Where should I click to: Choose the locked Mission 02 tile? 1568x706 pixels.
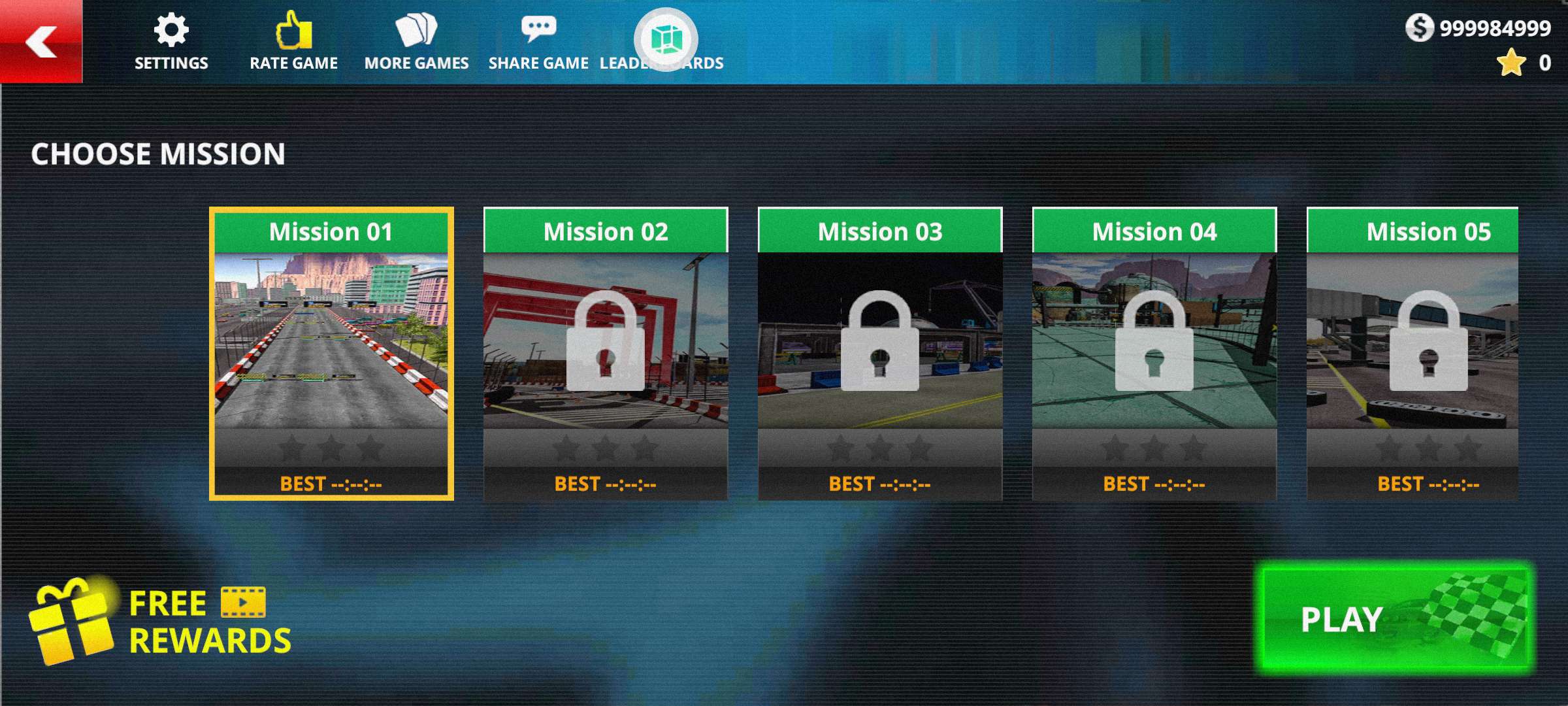tap(606, 354)
